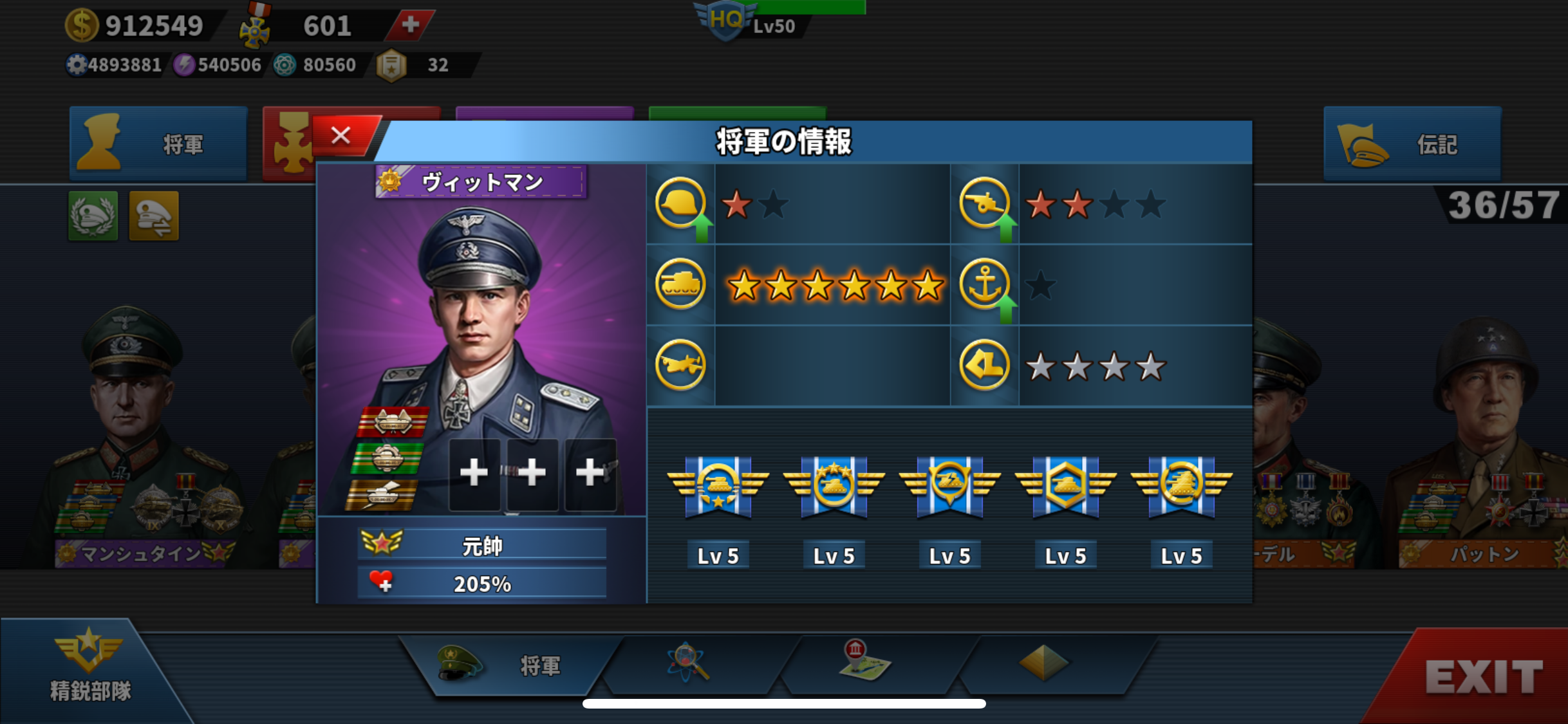Open the 伝記 biography section
Screen dimensions: 1568x724
[1412, 144]
